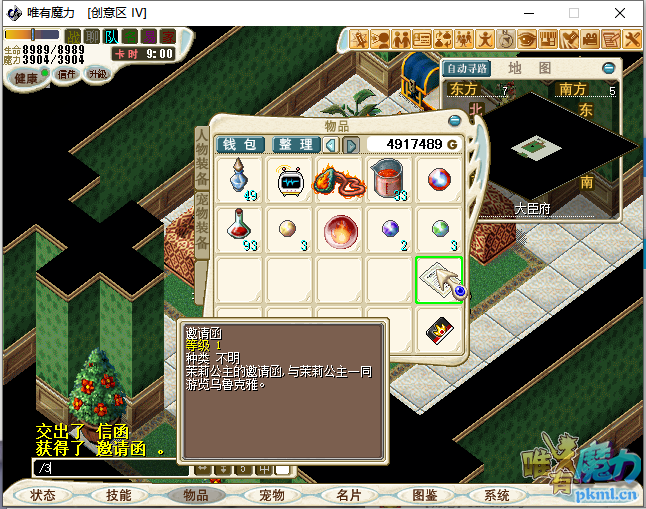This screenshot has width=646, height=509.
Task: Select the red potion flask stack of 93
Action: click(240, 230)
